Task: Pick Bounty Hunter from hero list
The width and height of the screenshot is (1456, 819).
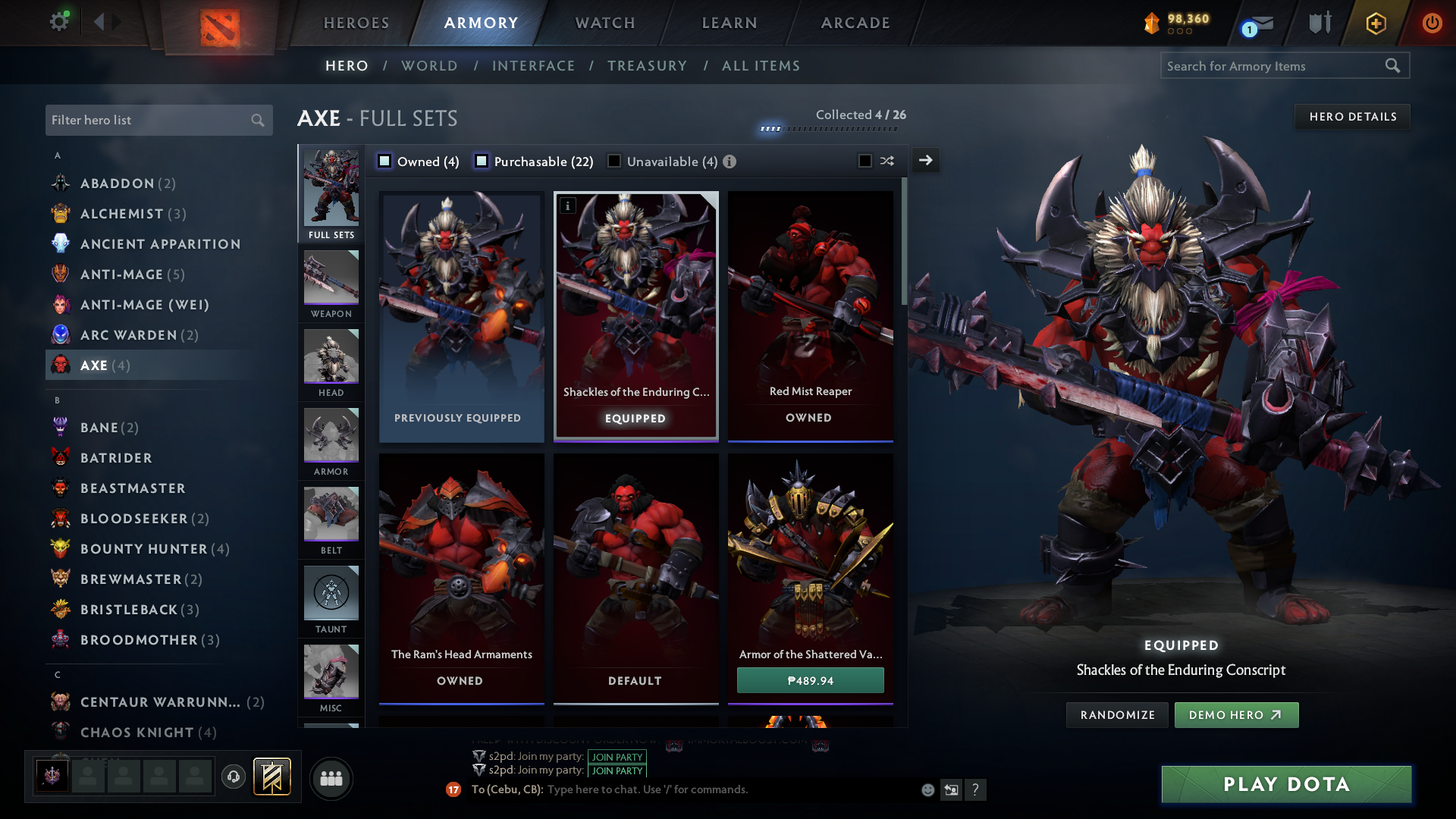Action: (144, 549)
